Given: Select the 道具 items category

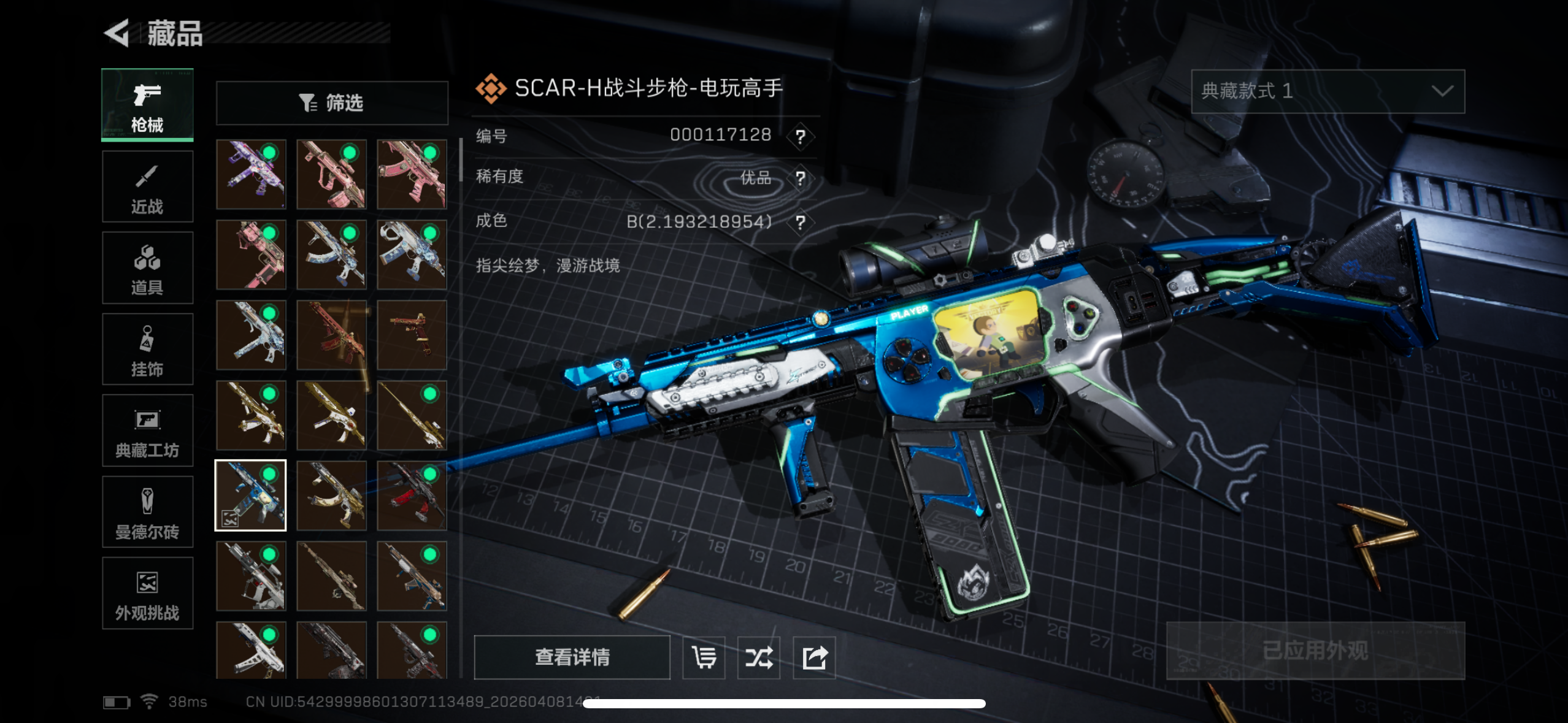Looking at the screenshot, I should [x=147, y=268].
